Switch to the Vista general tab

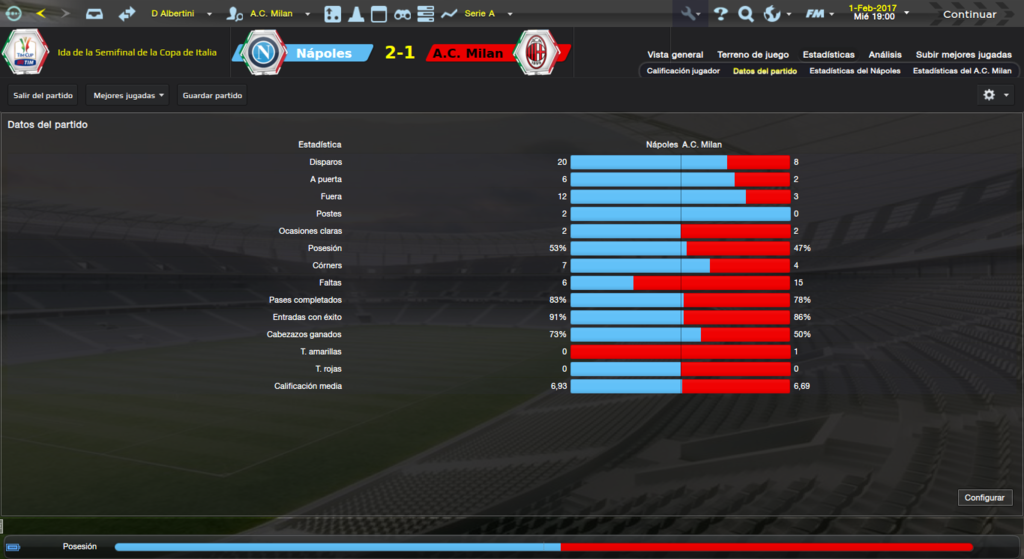coord(675,54)
